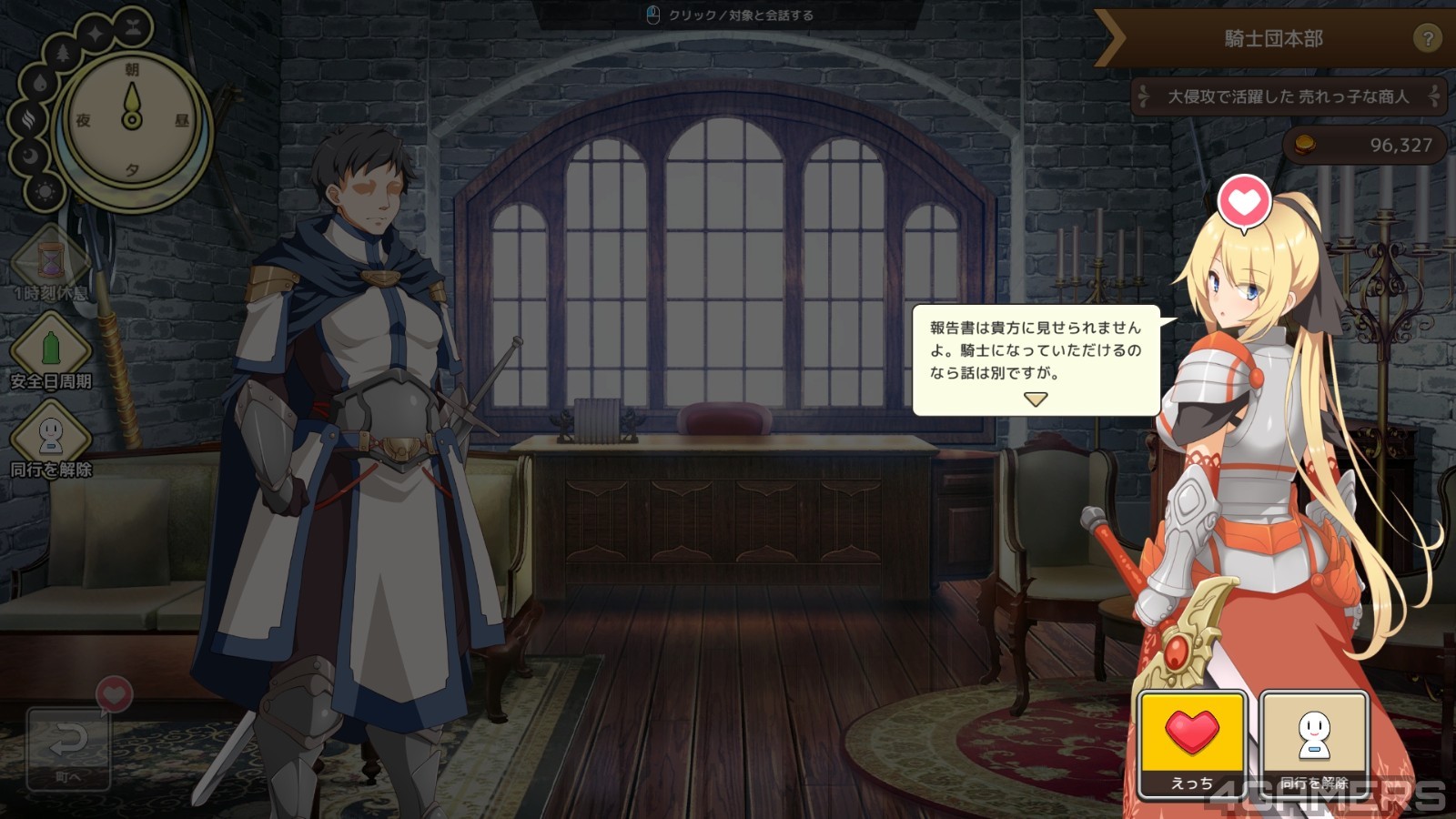
Task: Click the heart speech bubble above the blonde knight
Action: point(1244,202)
